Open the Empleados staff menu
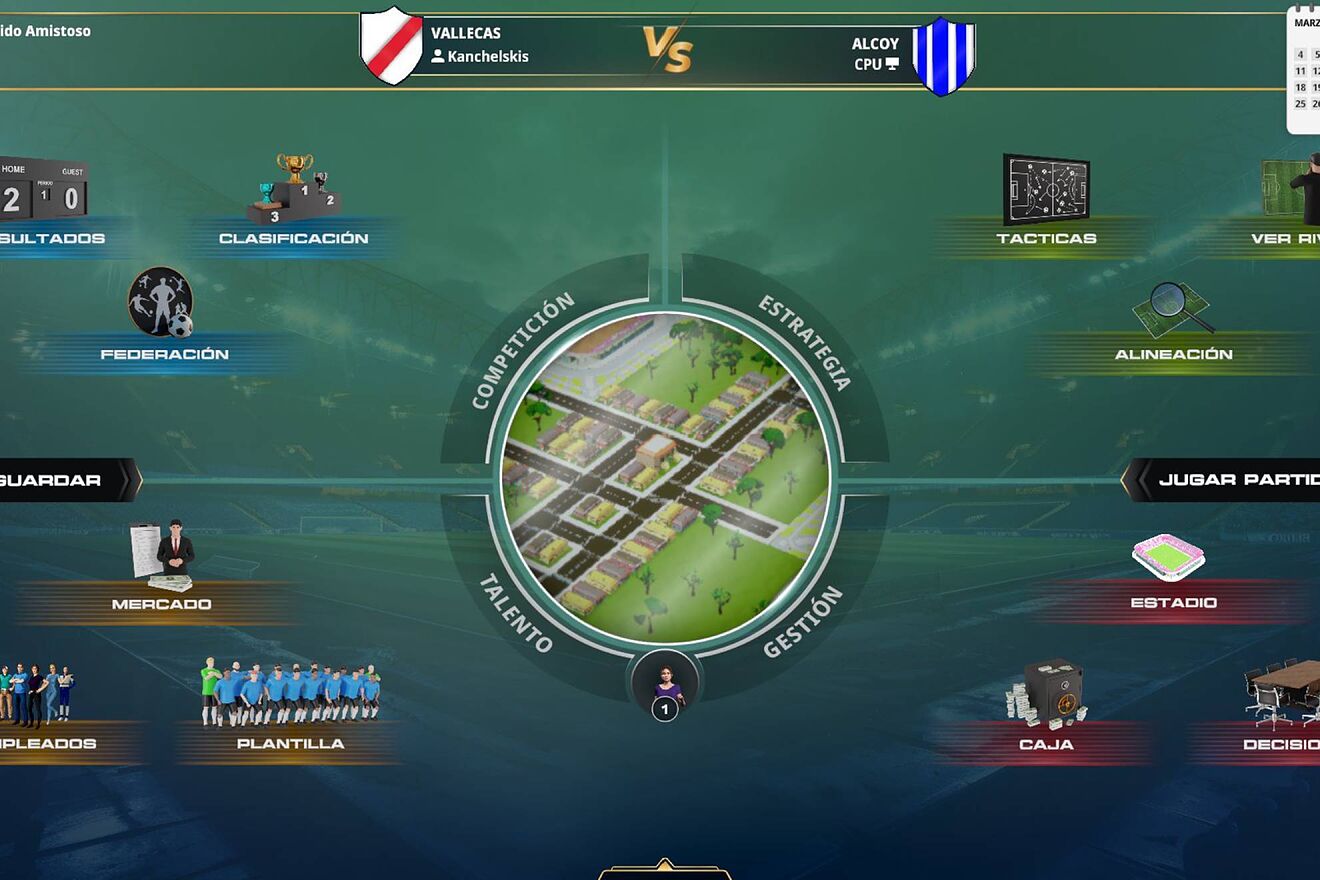This screenshot has width=1320, height=880. pyautogui.click(x=45, y=743)
